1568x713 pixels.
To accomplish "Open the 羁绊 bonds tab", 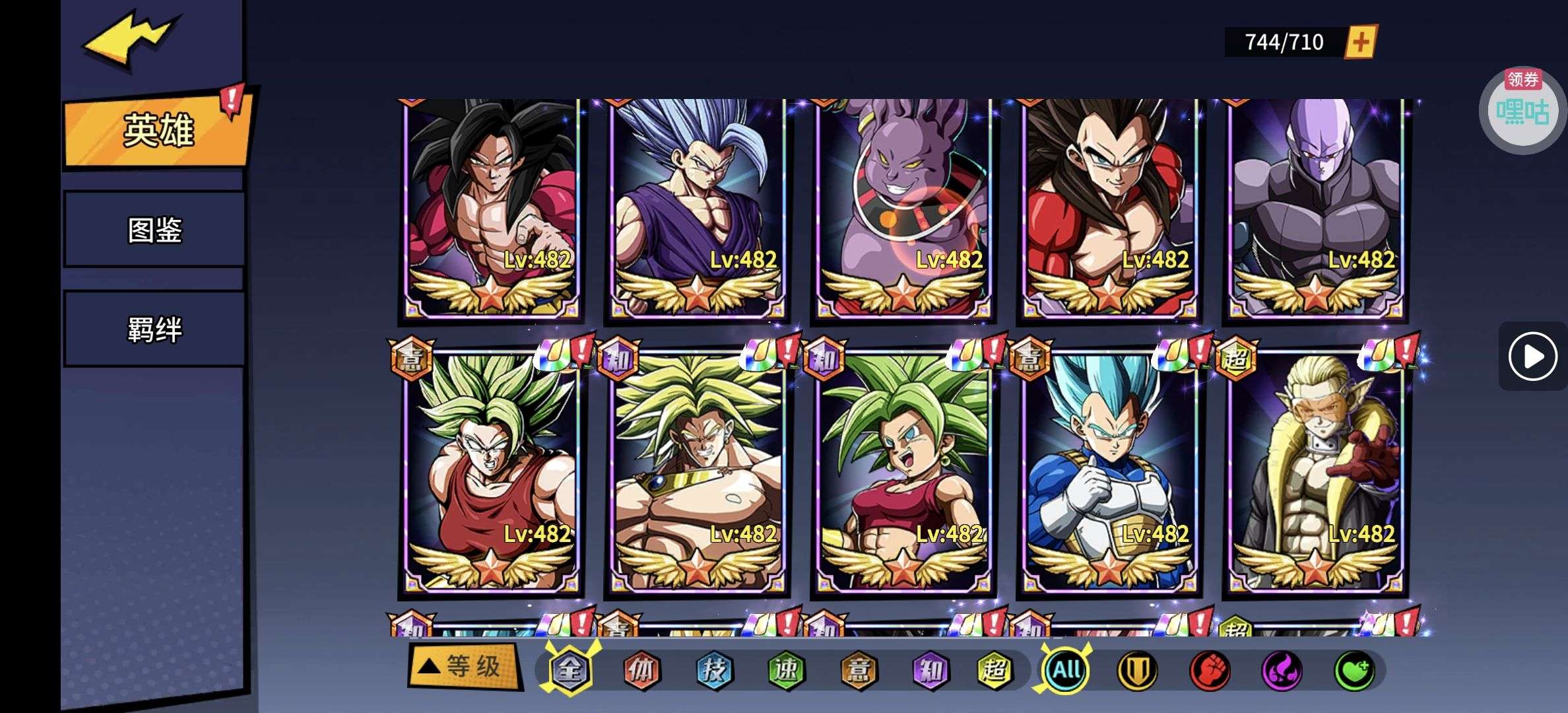I will pos(154,329).
